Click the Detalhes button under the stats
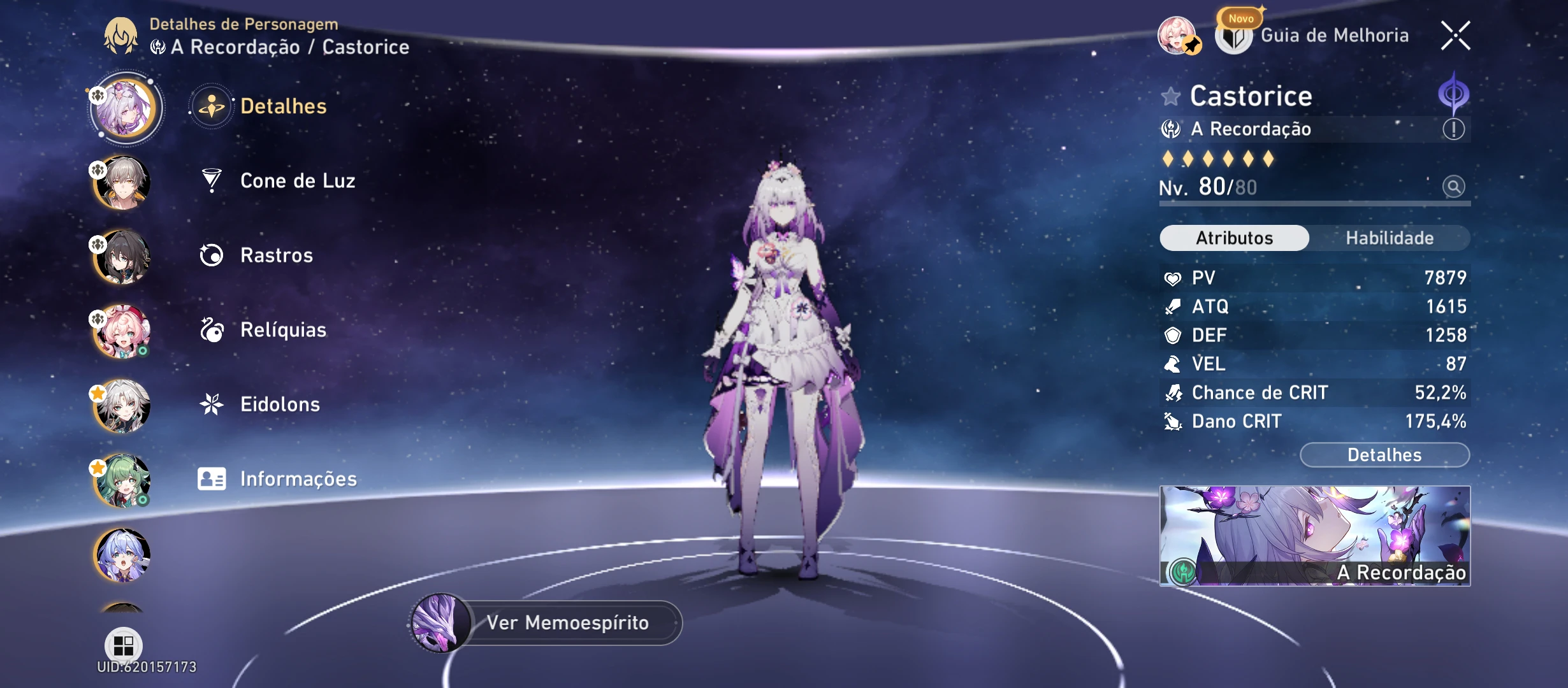Screen dimensions: 1568x688 1384,455
